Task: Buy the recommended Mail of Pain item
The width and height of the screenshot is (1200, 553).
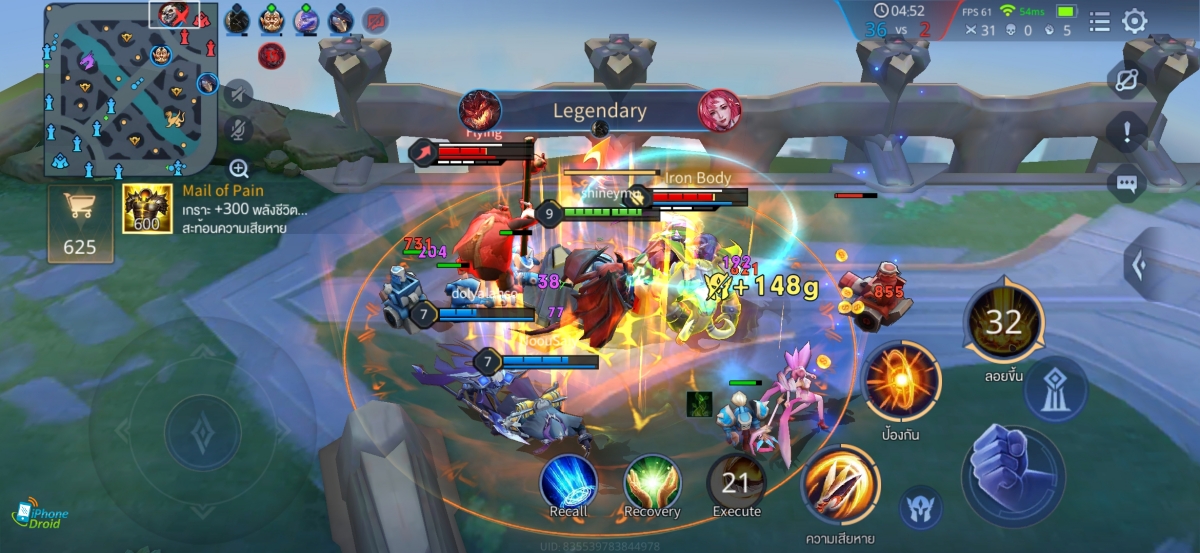Action: click(x=141, y=209)
